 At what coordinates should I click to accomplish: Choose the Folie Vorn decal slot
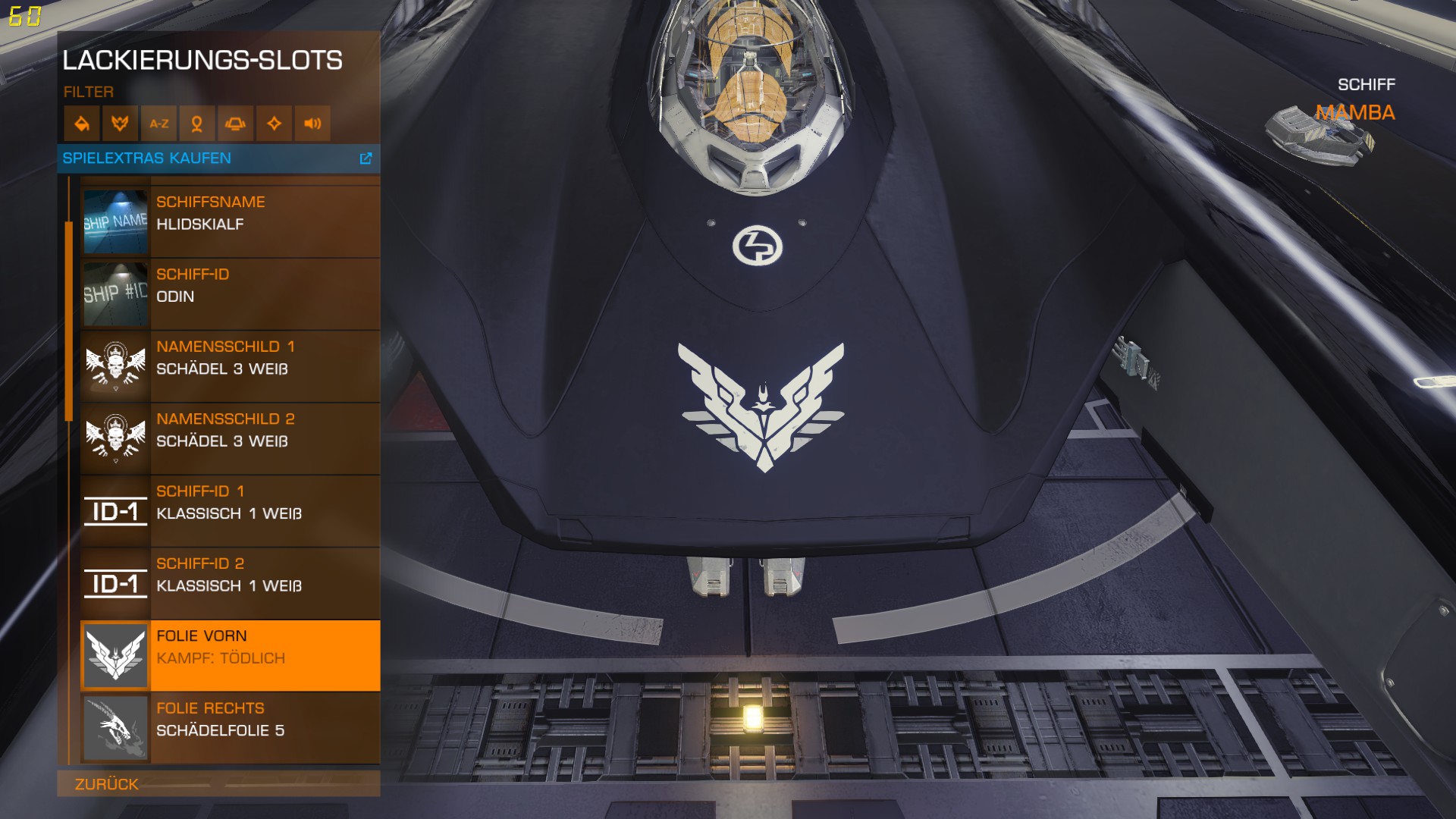click(230, 655)
